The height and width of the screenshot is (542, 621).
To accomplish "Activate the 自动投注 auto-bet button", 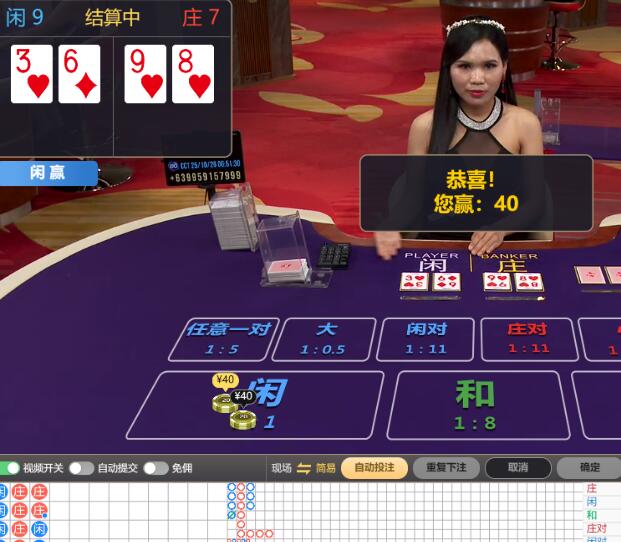I will point(374,467).
